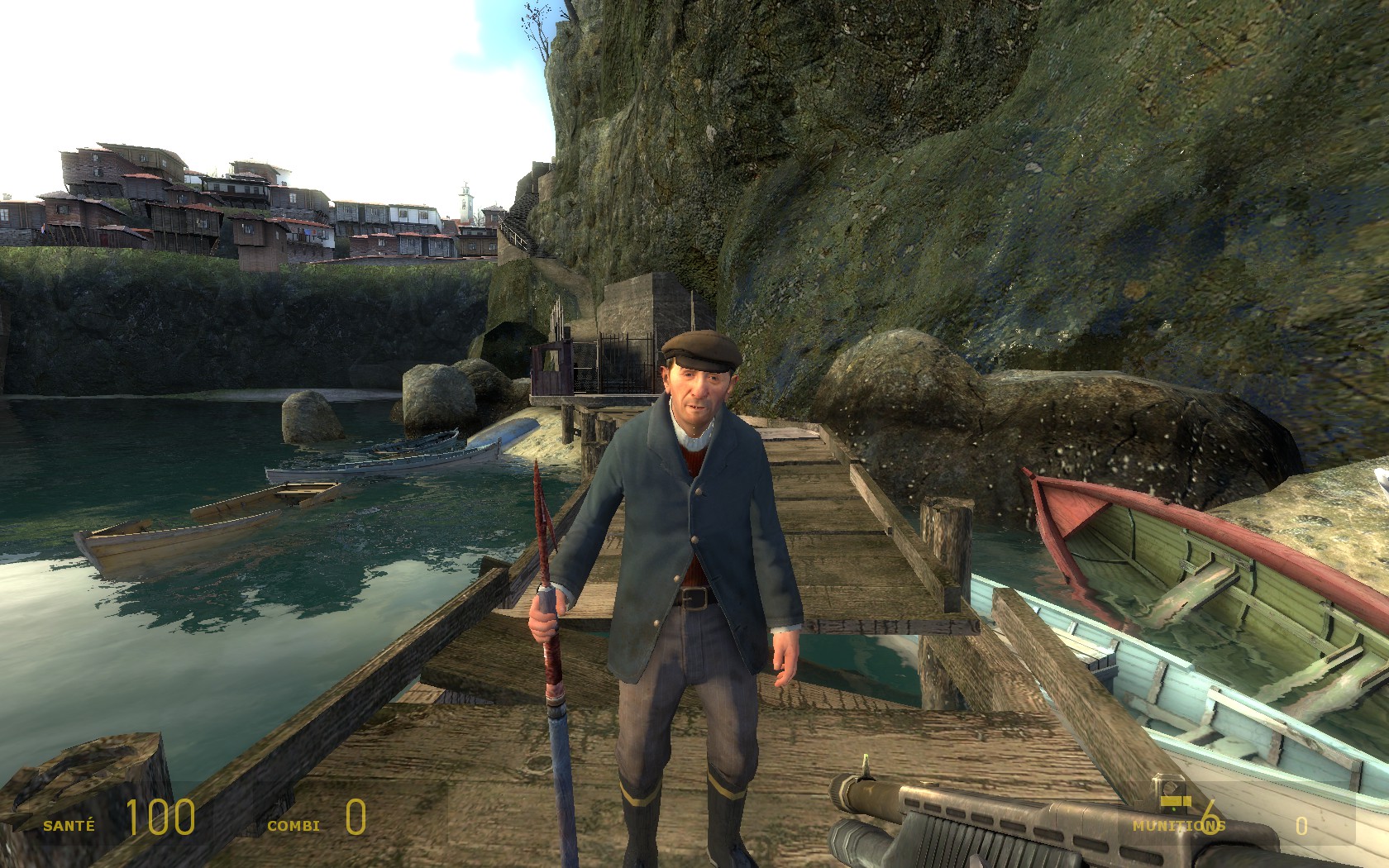Screen dimensions: 1389x868
Task: Click the shotgun shell ammo icon
Action: tap(1177, 800)
